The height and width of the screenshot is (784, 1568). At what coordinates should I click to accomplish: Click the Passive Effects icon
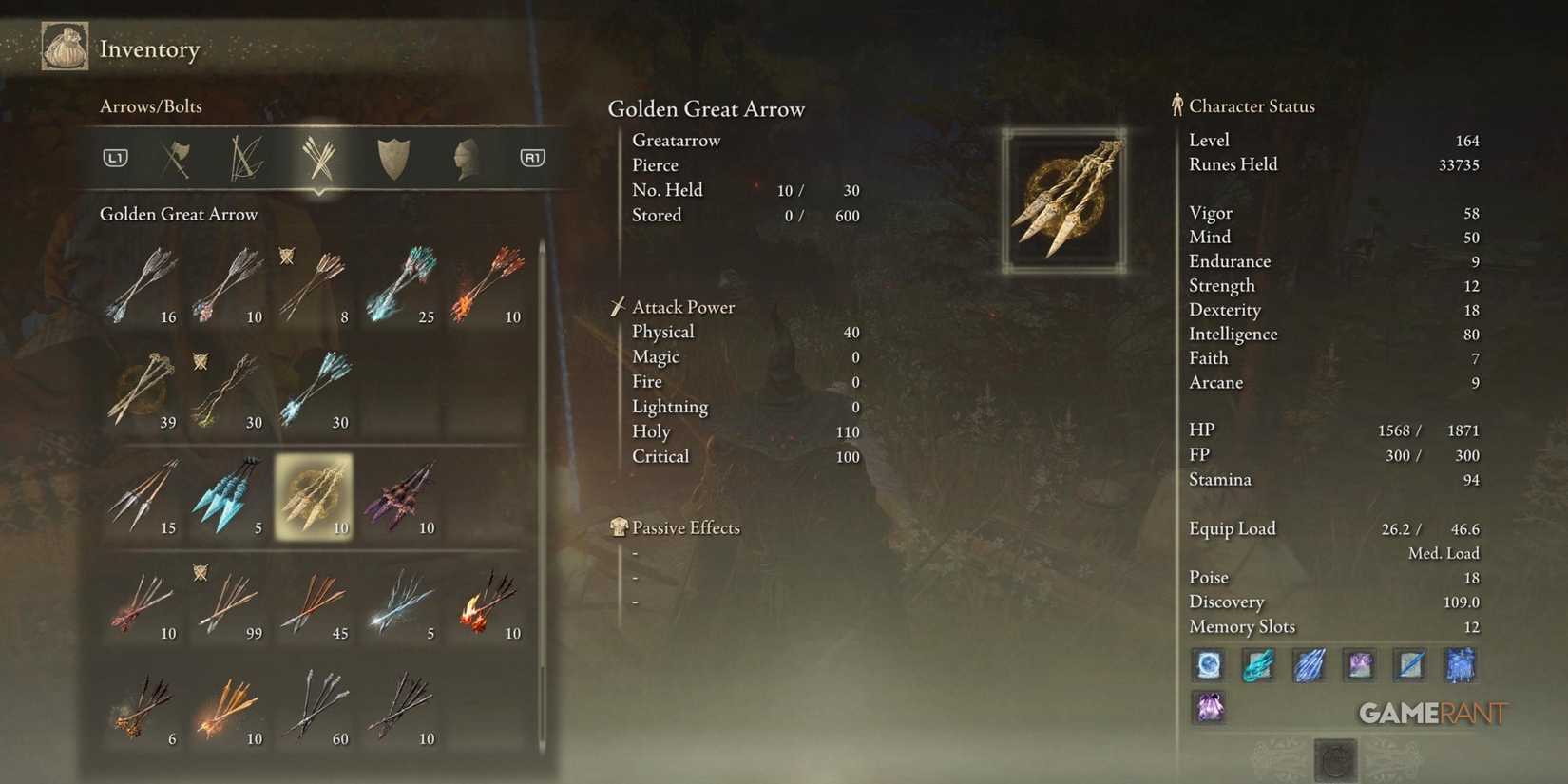pyautogui.click(x=619, y=526)
